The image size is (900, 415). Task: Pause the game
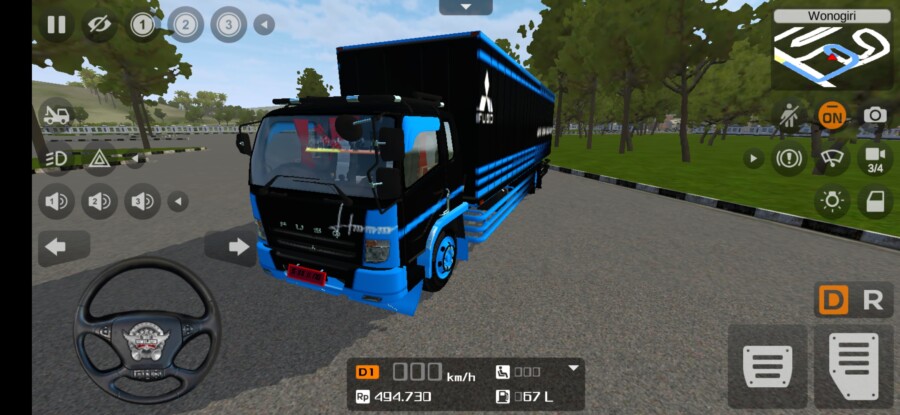pos(56,24)
